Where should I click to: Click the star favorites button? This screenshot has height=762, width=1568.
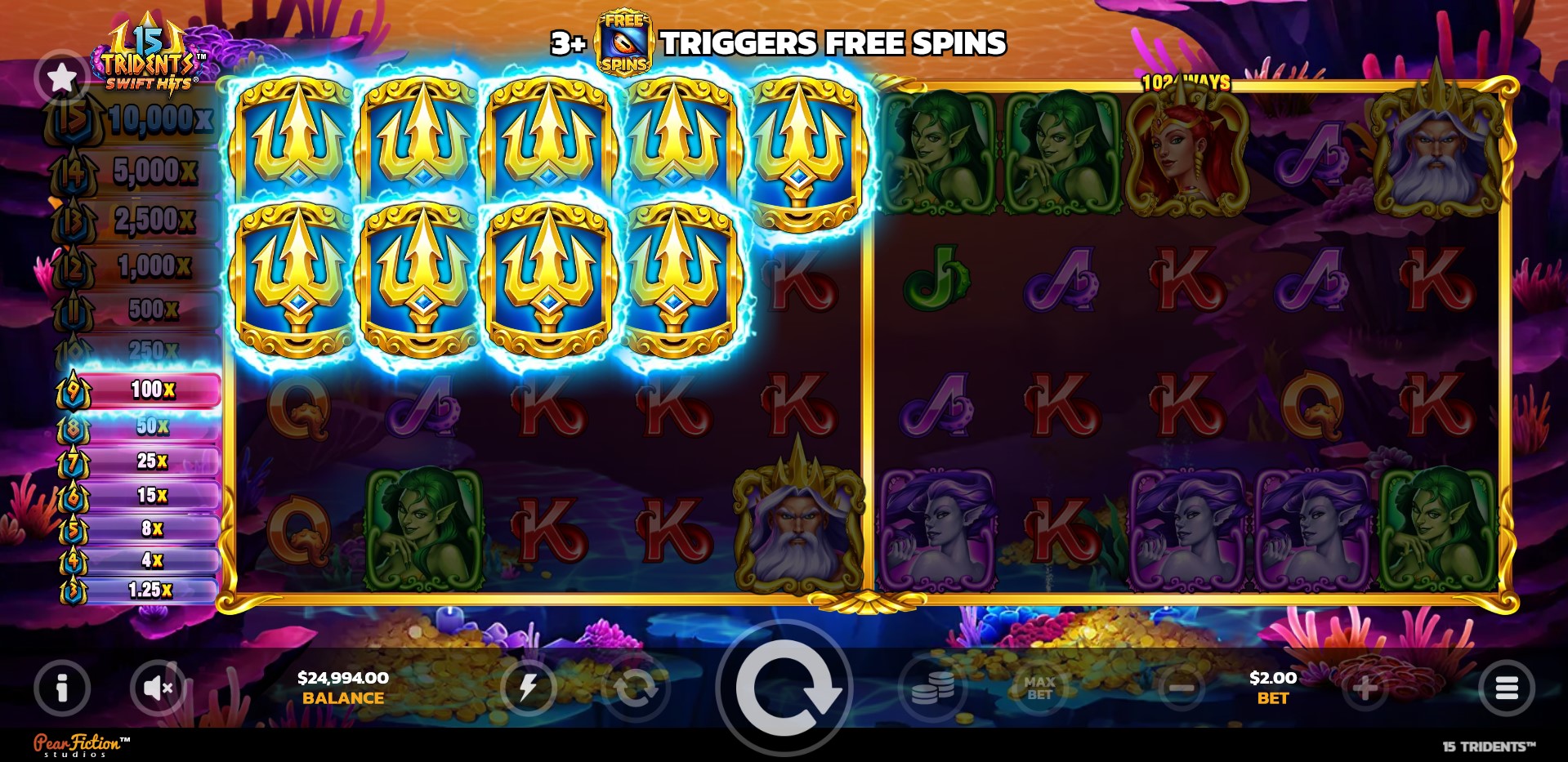[62, 78]
